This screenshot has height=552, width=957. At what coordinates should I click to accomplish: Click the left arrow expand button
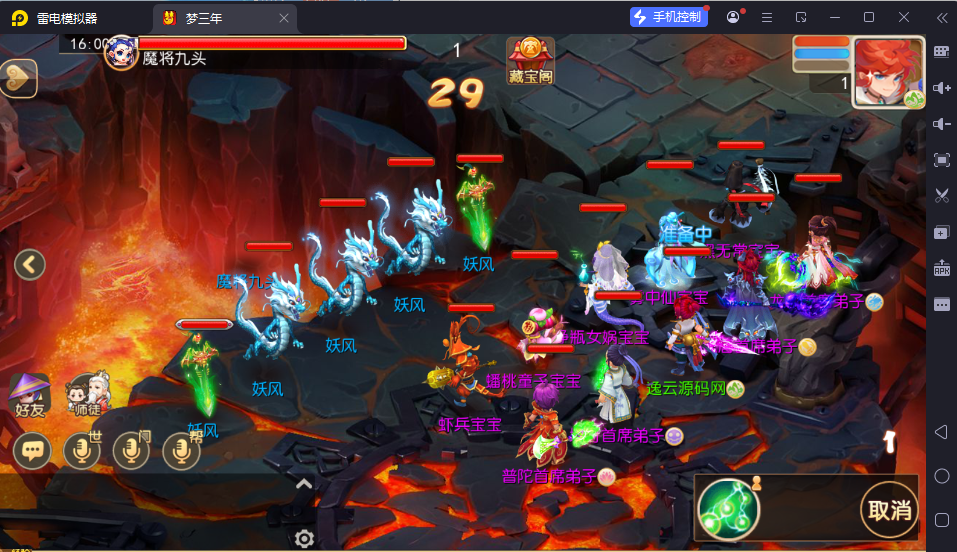pos(30,265)
